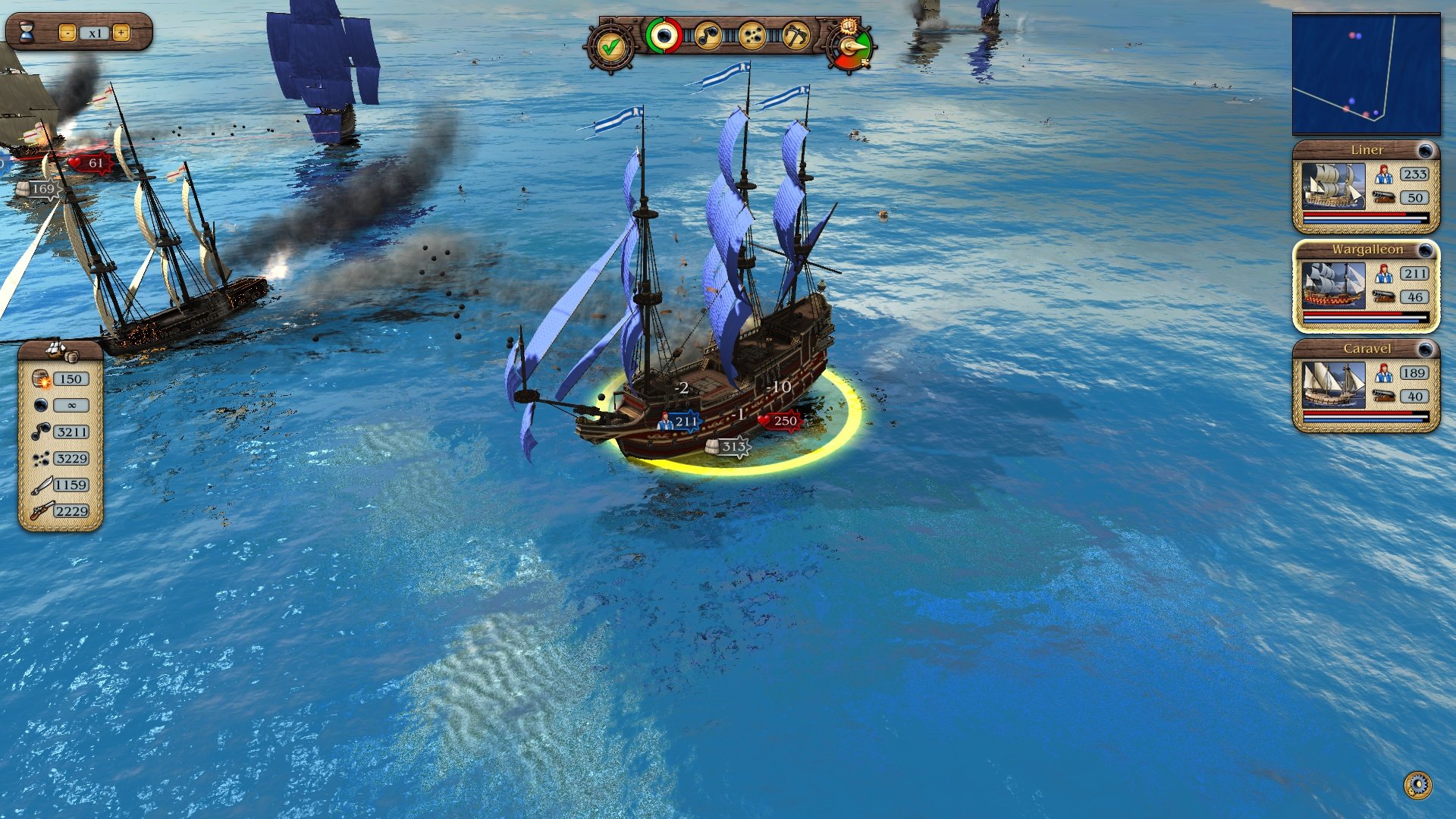Click the hourglass time icon at top left
This screenshot has height=819, width=1456.
click(x=28, y=30)
